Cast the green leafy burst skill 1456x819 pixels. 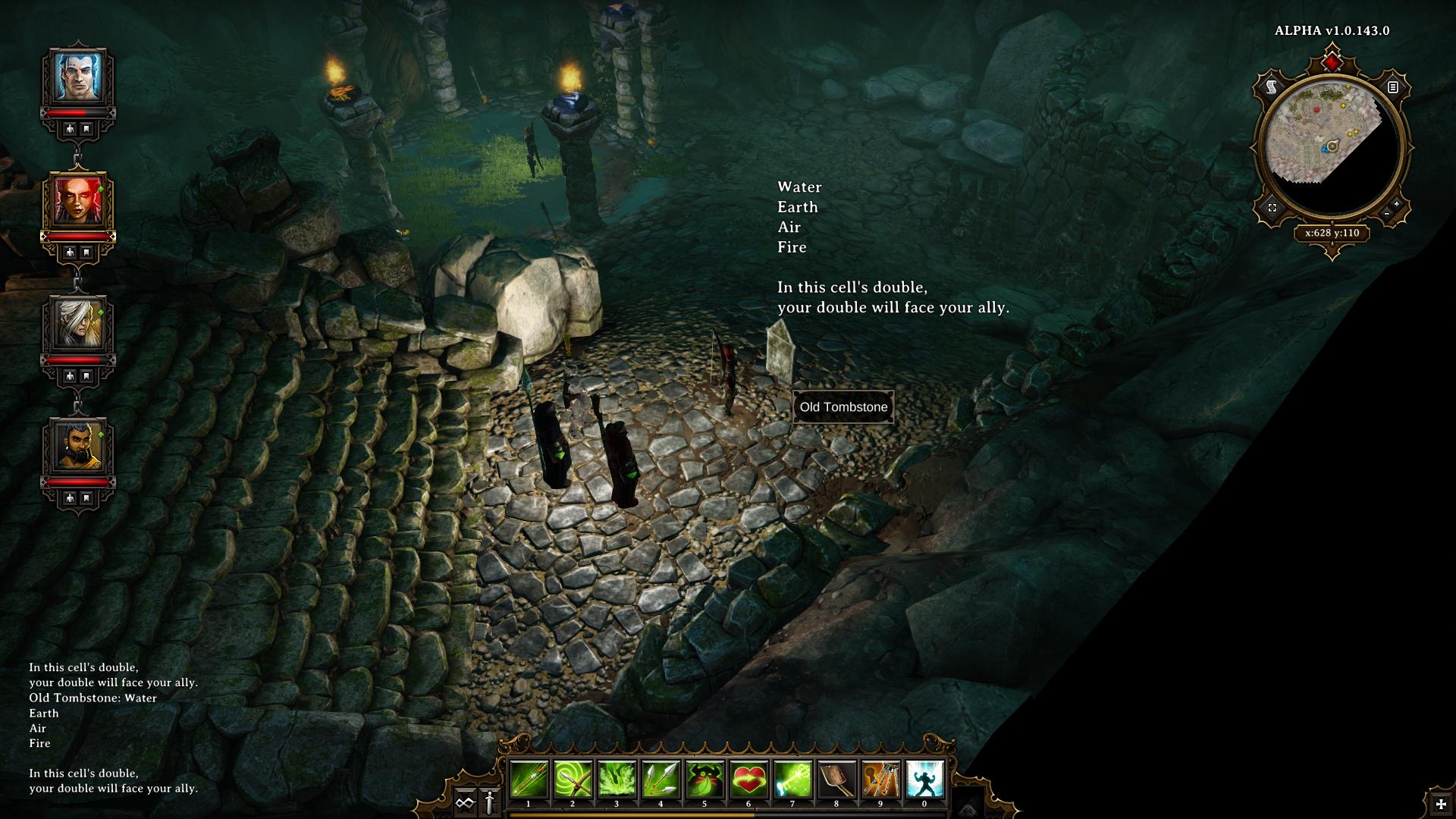click(617, 779)
